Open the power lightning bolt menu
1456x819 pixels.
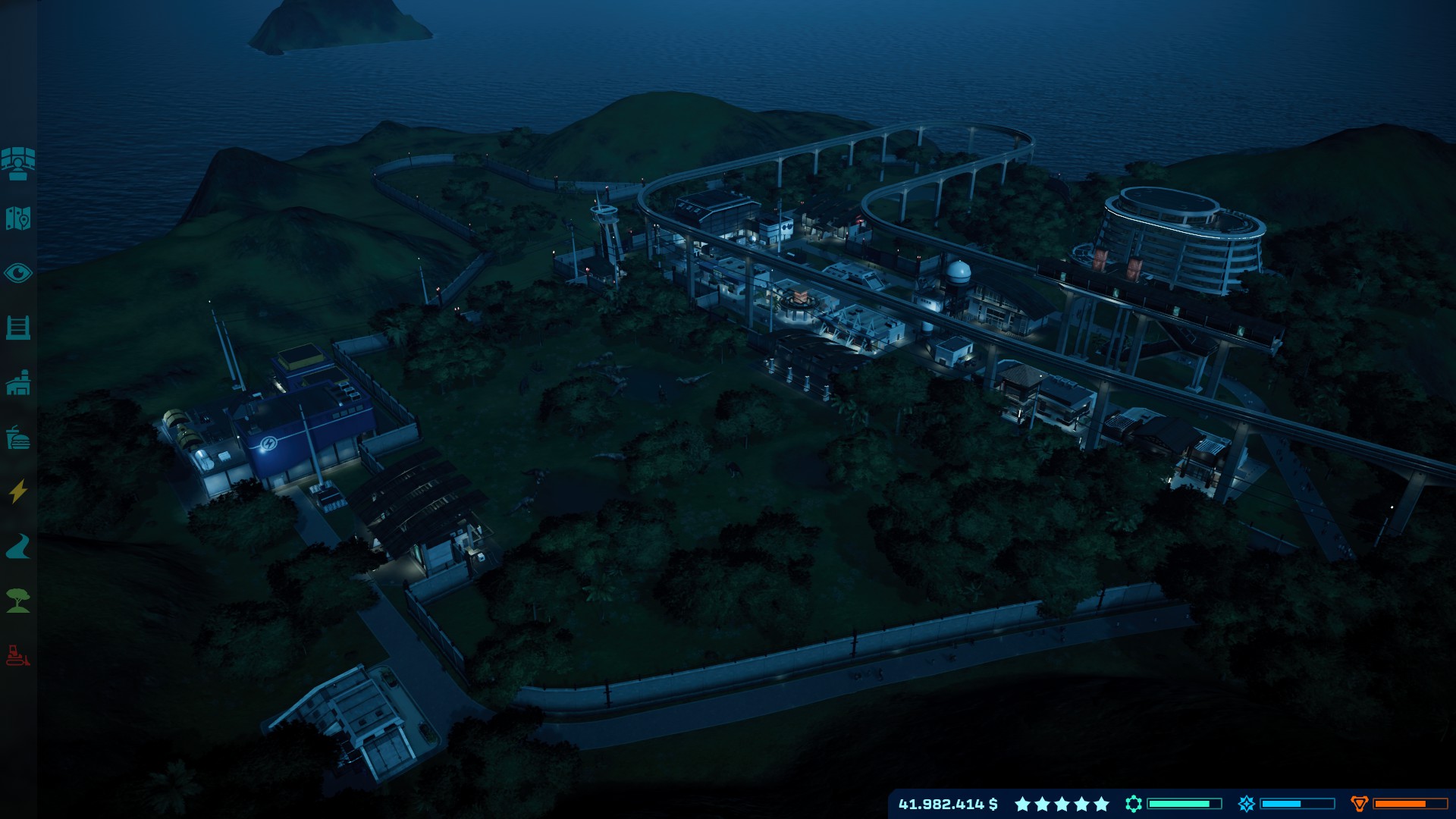click(x=18, y=491)
